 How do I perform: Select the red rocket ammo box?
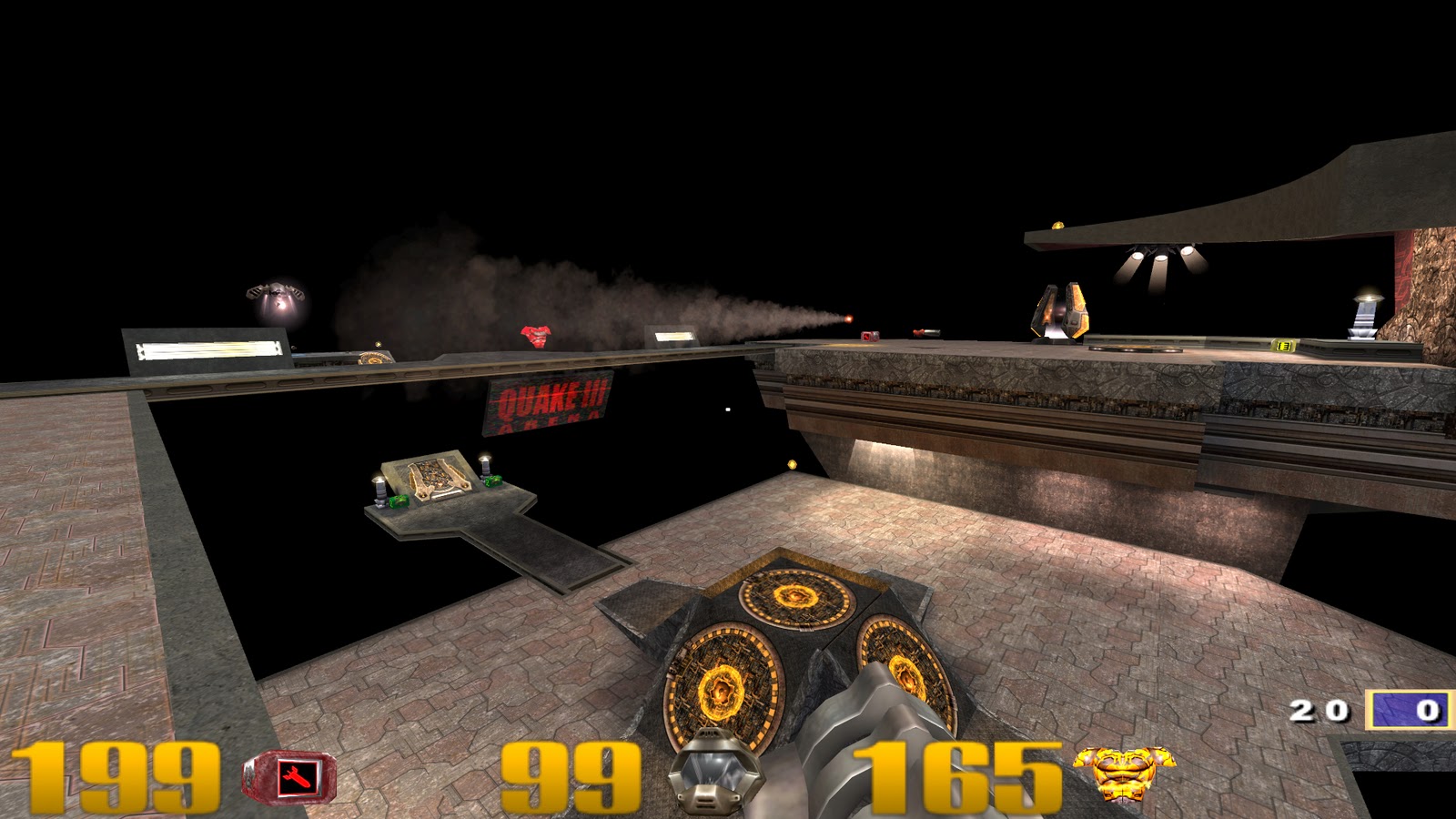[869, 335]
